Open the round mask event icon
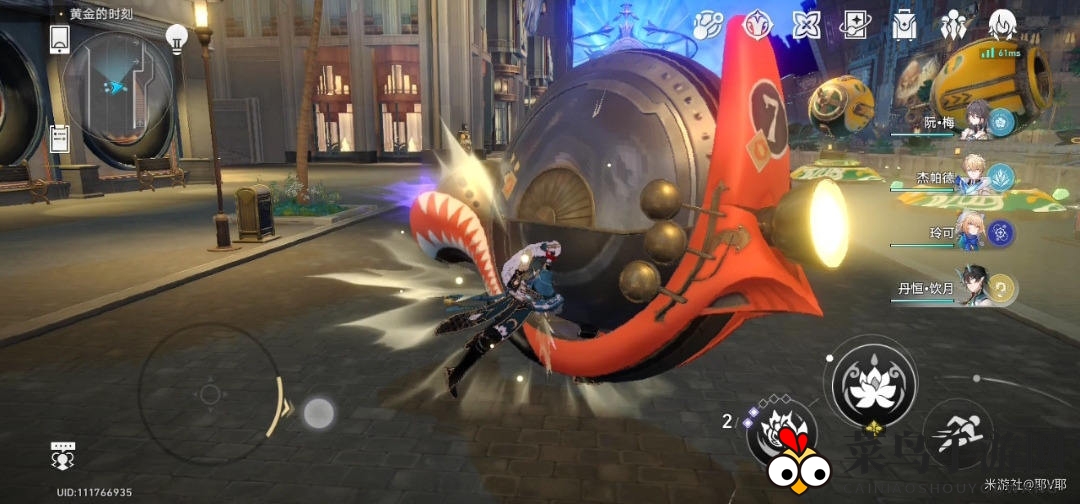 [x=757, y=24]
